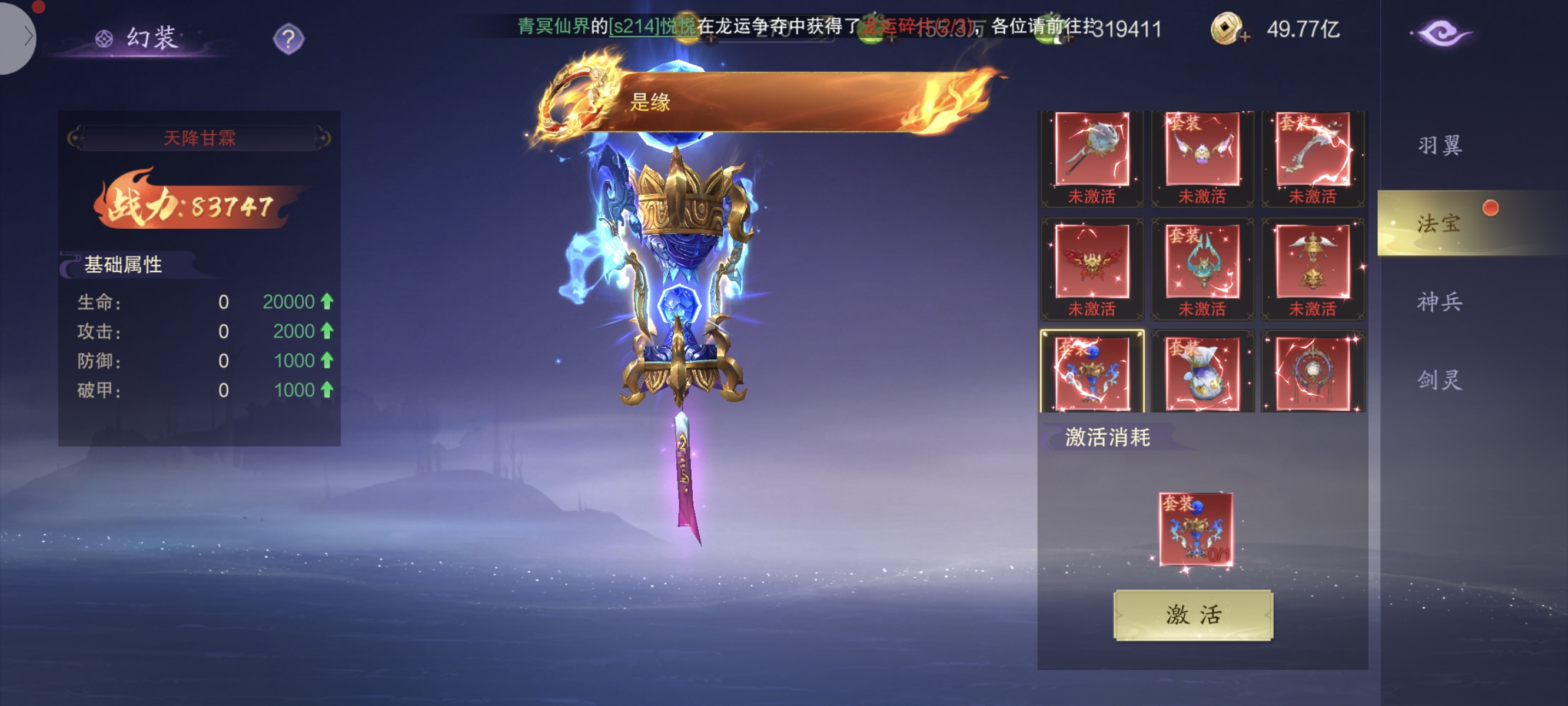Open the question mark help button
1568x706 pixels.
click(x=288, y=39)
